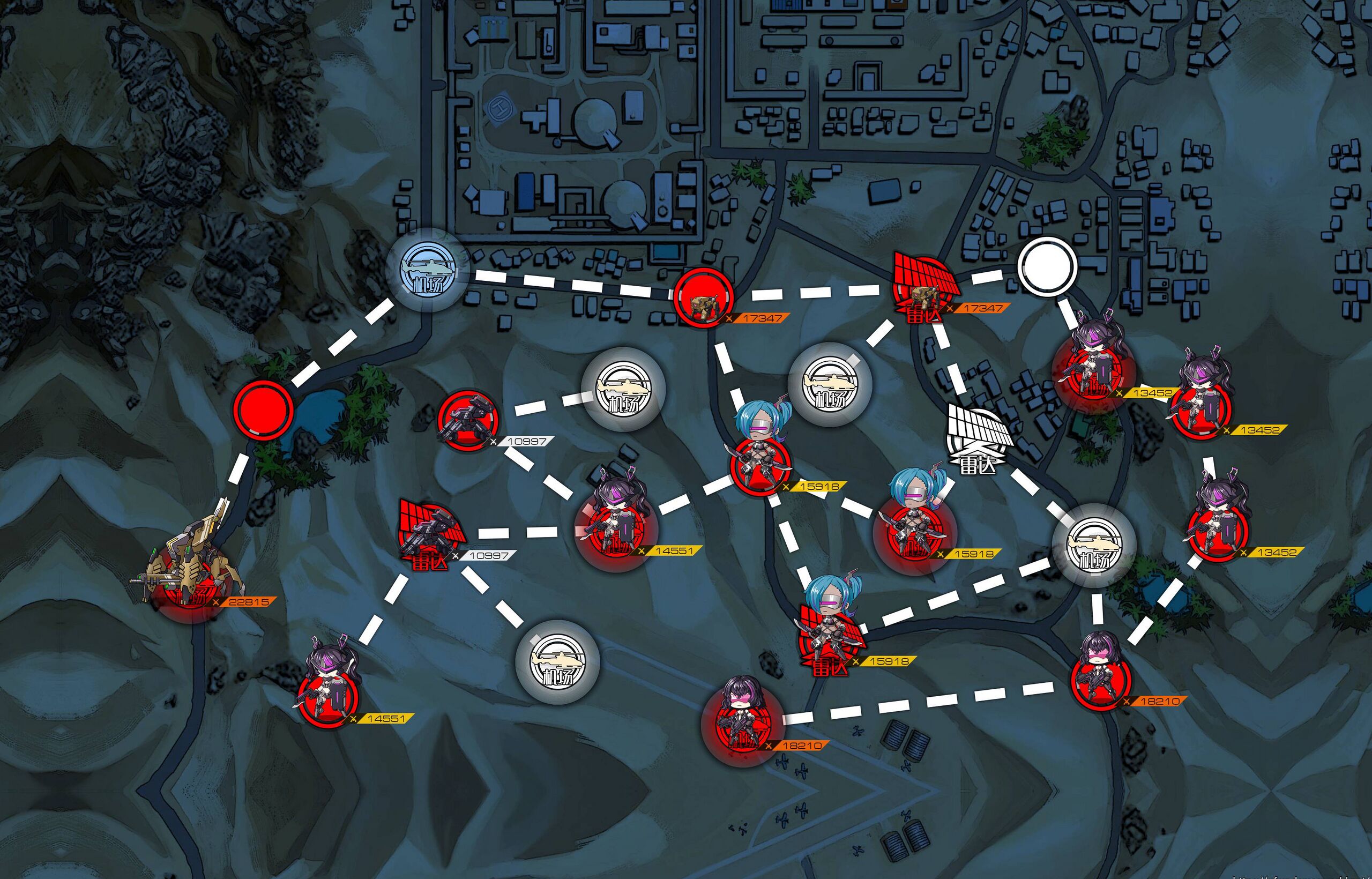This screenshot has height=879, width=1372.
Task: Select the blue allied heliport node
Action: coord(428,271)
